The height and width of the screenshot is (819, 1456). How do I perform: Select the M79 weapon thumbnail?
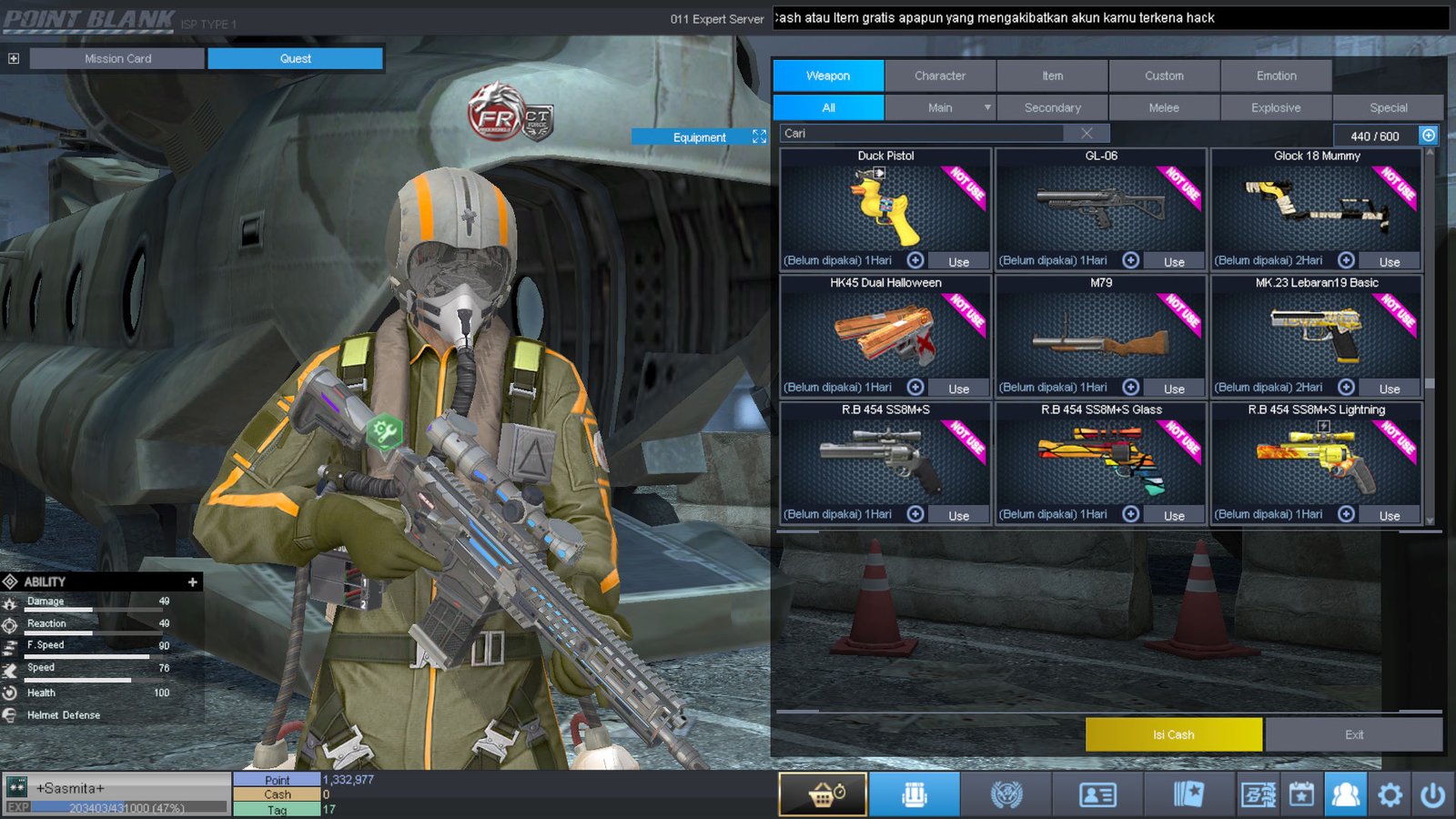click(x=1100, y=334)
